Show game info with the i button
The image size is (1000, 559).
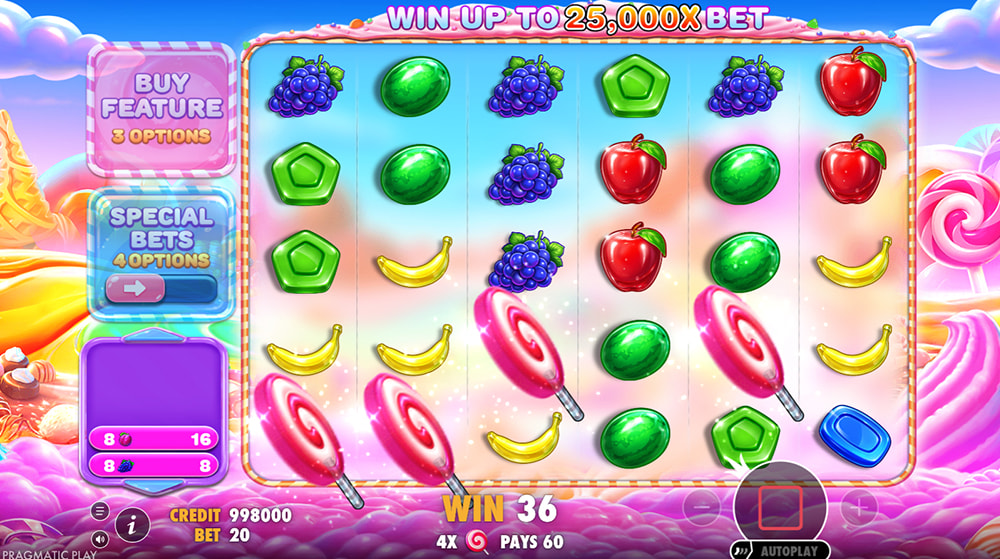coord(131,521)
